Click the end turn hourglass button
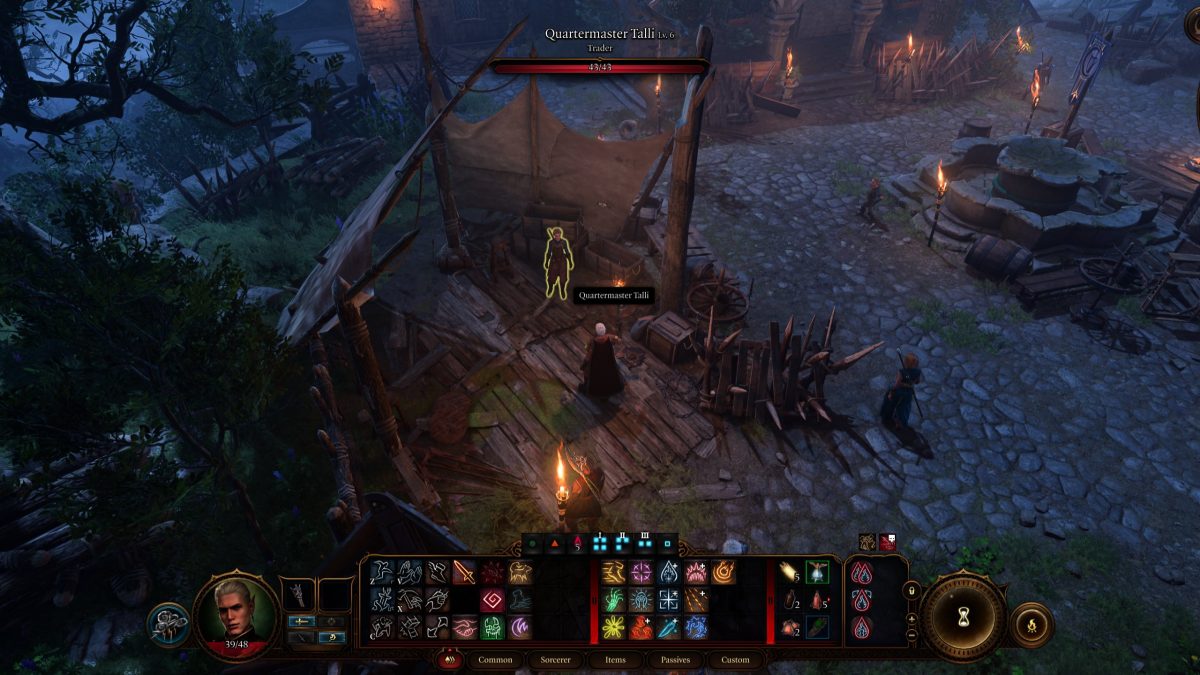Image resolution: width=1200 pixels, height=675 pixels. tap(963, 616)
